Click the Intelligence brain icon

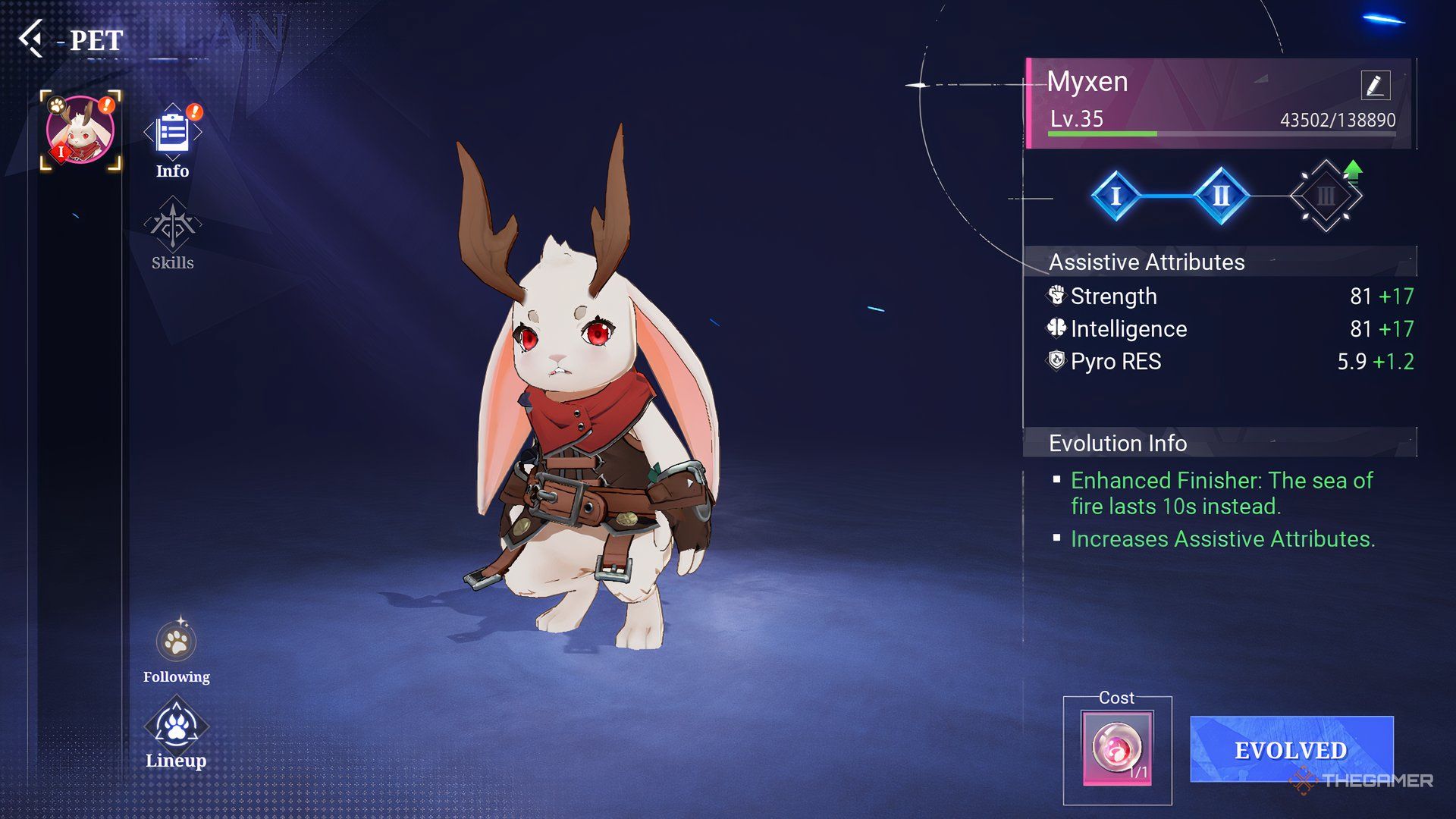click(x=1059, y=329)
